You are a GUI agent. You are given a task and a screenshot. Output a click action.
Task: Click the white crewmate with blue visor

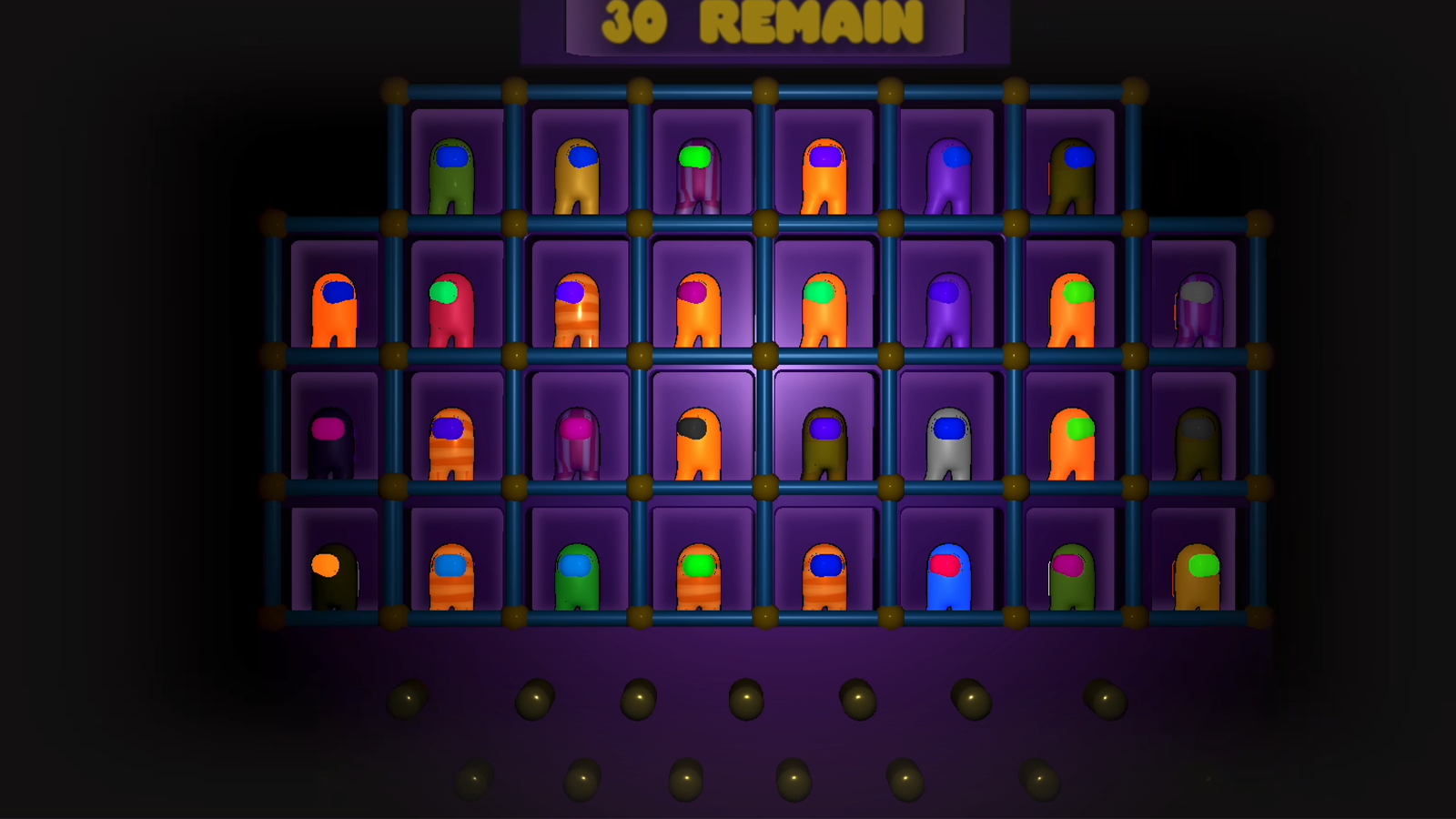pos(948,441)
